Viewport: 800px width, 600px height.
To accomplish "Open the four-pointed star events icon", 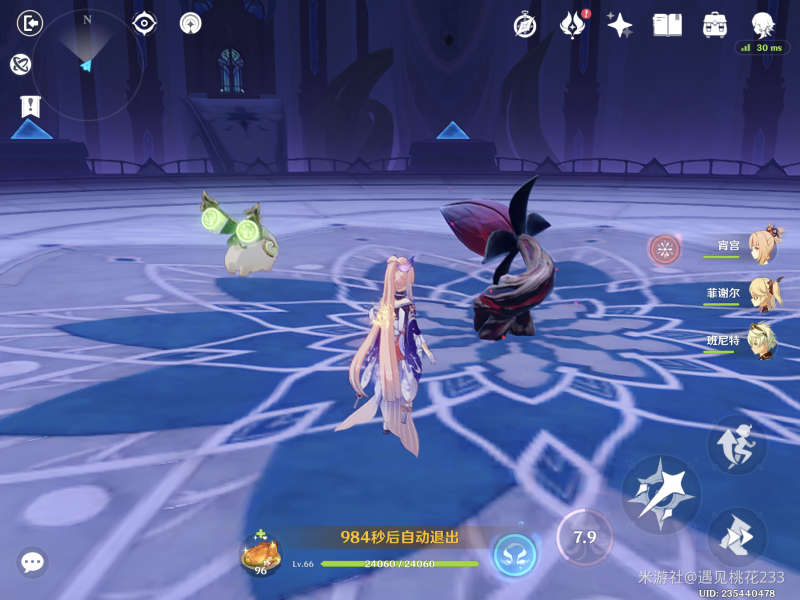I will pyautogui.click(x=620, y=25).
